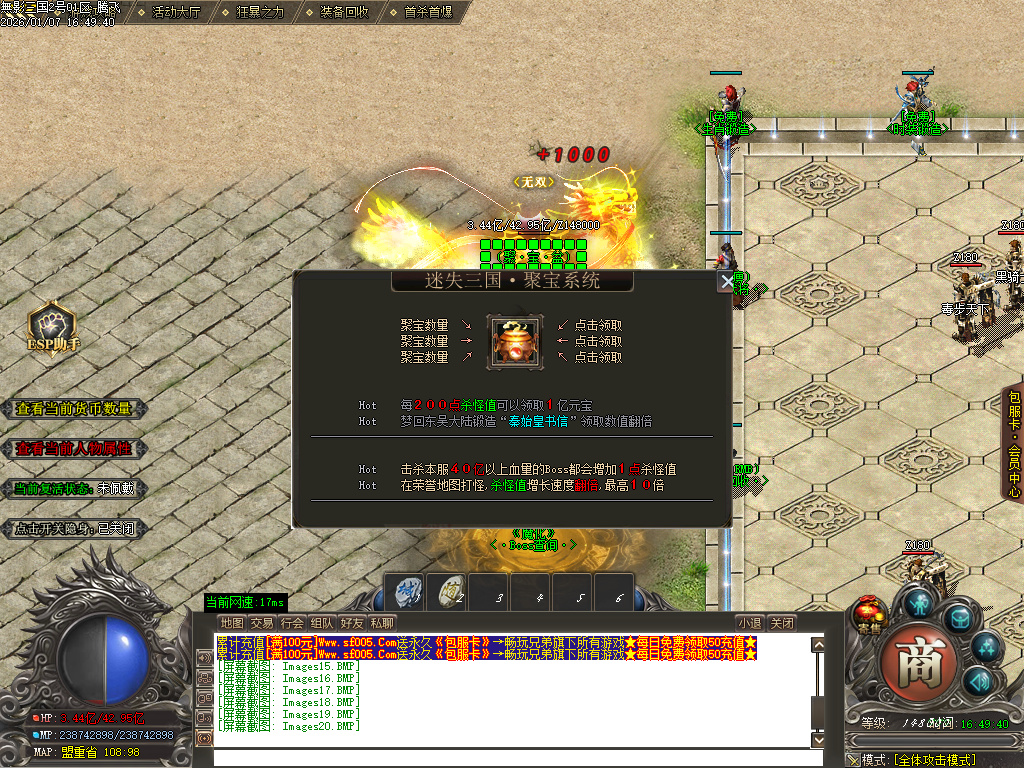Image resolution: width=1024 pixels, height=768 pixels.
Task: Click 查看当前货币数量 button
Action: [x=74, y=408]
